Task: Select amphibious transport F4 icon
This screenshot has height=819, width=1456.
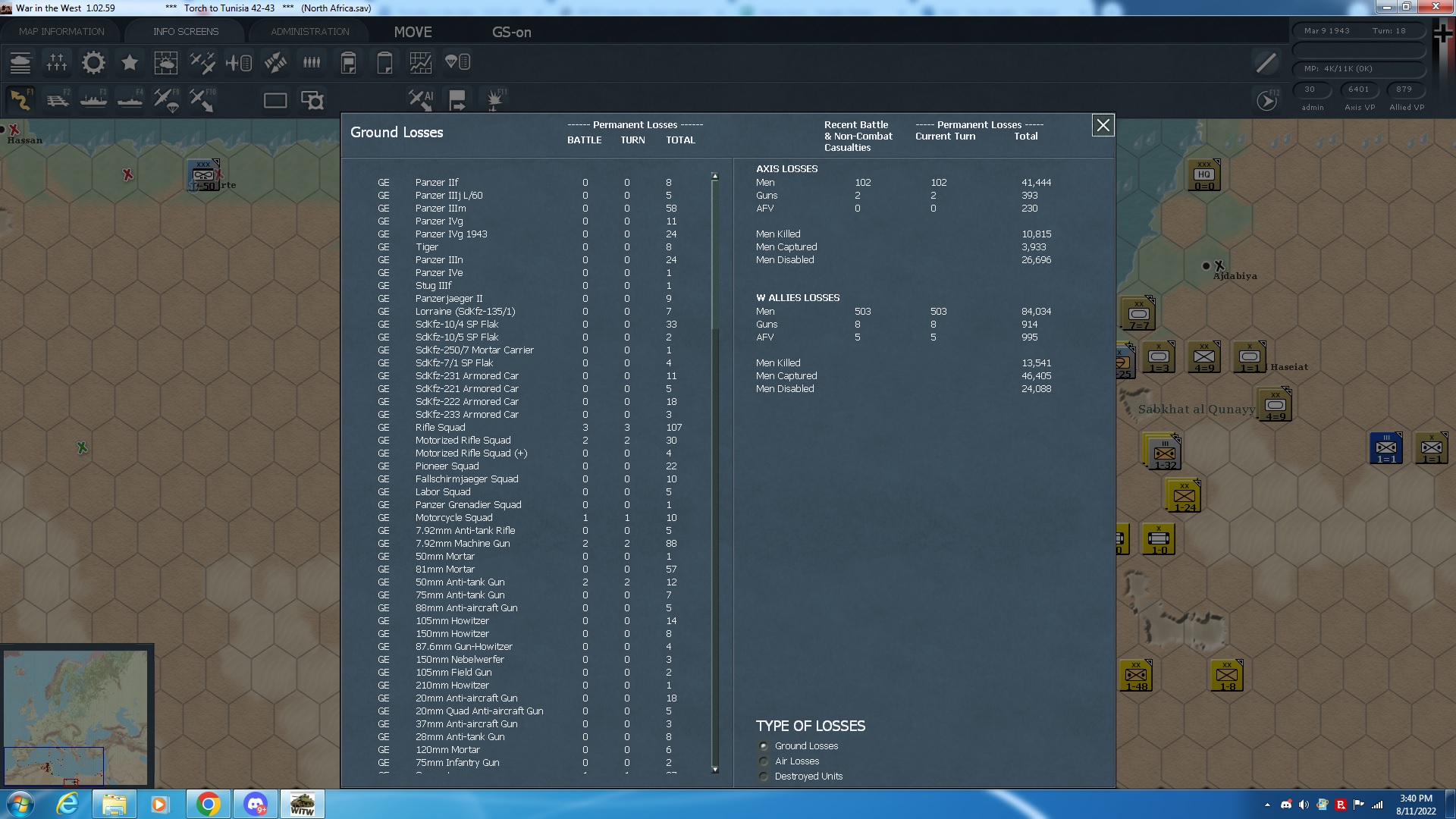Action: pos(130,99)
